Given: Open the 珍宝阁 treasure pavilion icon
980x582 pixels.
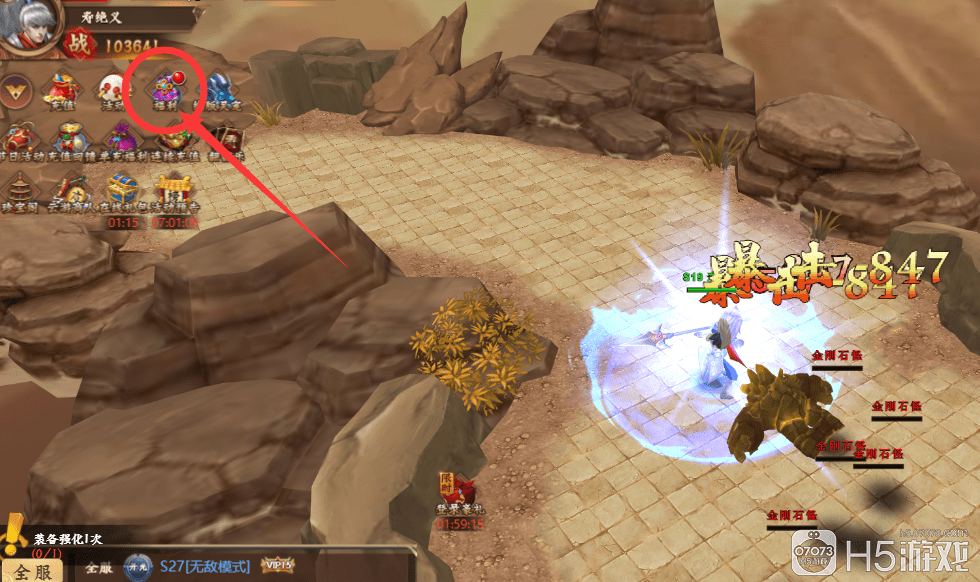Looking at the screenshot, I should (x=17, y=190).
